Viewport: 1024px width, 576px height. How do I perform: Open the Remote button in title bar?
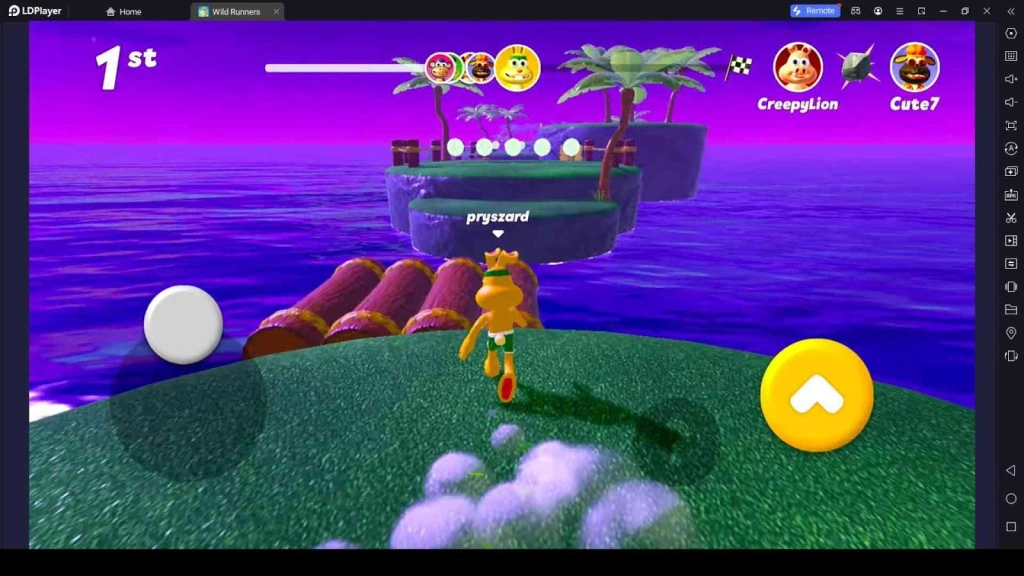pos(814,11)
